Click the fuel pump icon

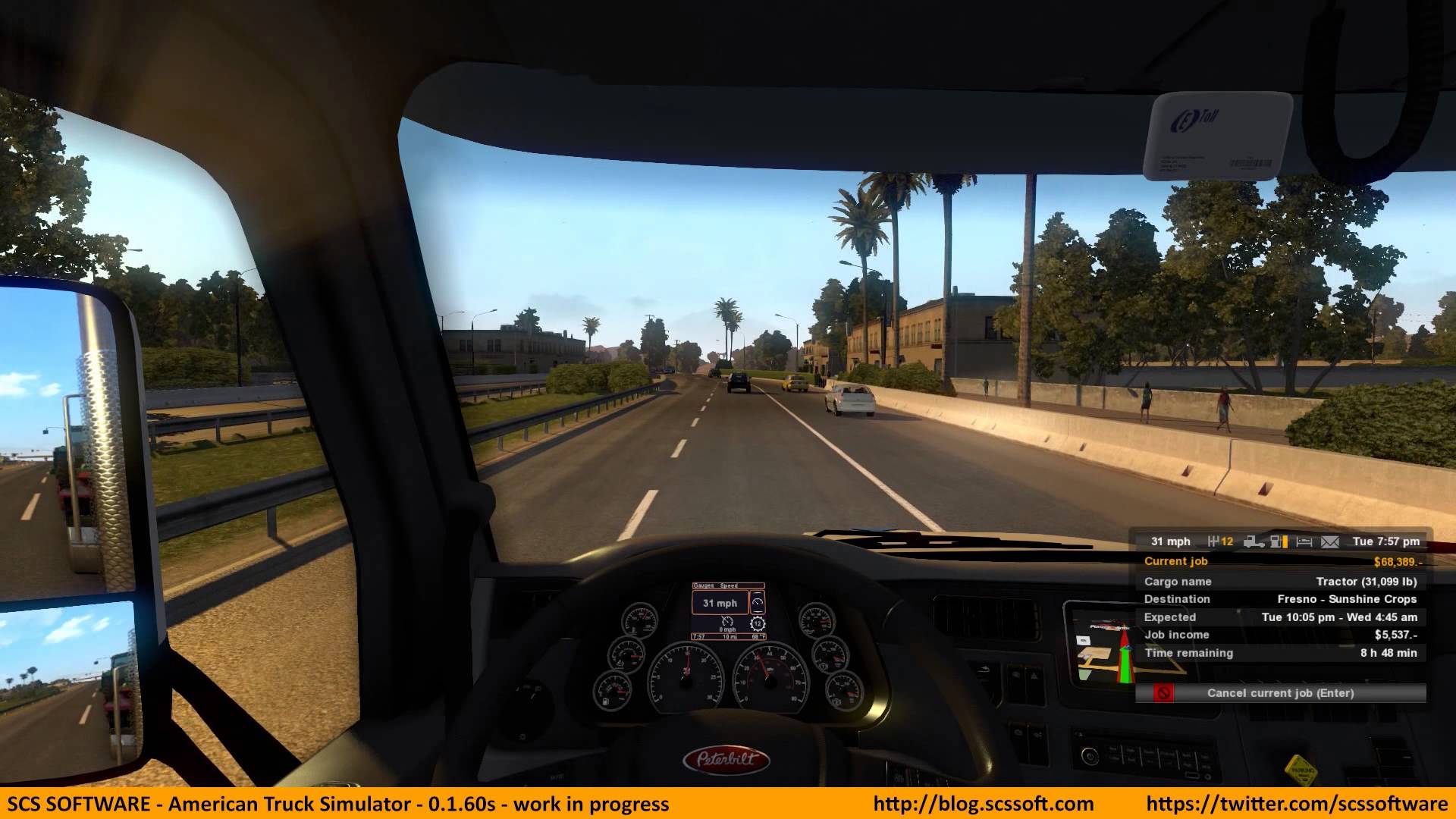pyautogui.click(x=1279, y=541)
